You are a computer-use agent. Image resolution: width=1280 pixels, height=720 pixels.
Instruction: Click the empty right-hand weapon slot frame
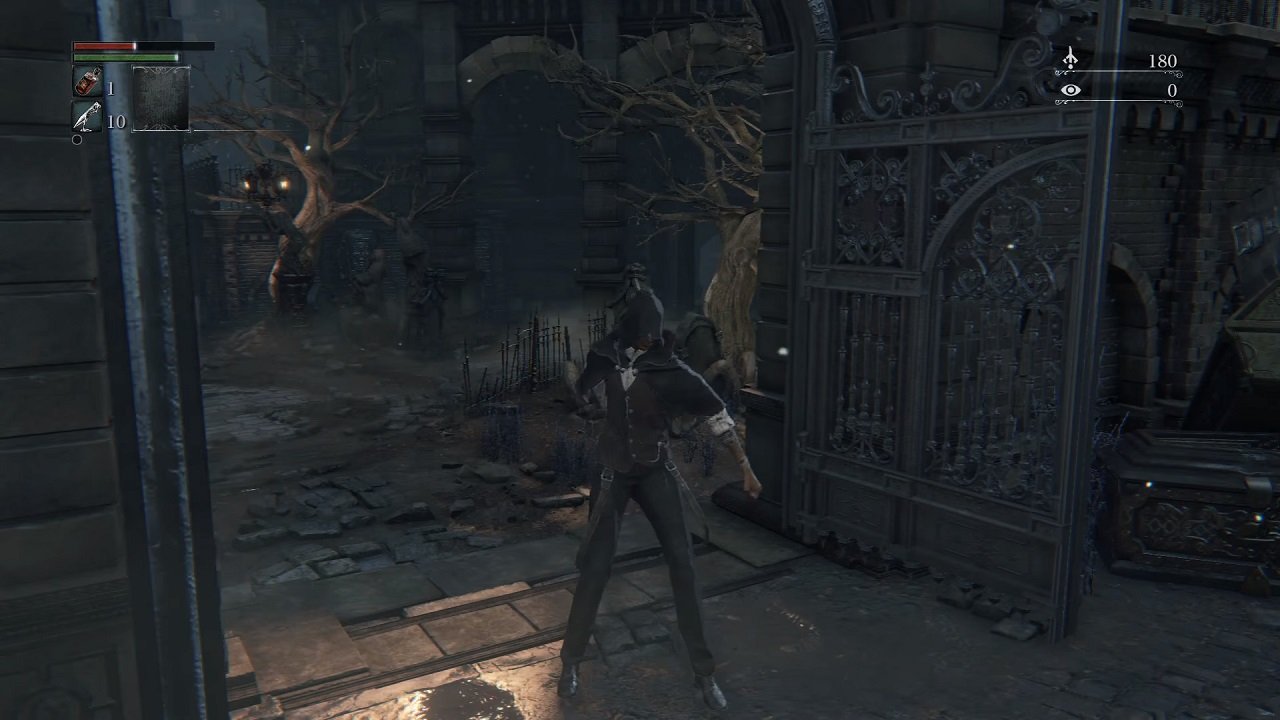point(161,98)
